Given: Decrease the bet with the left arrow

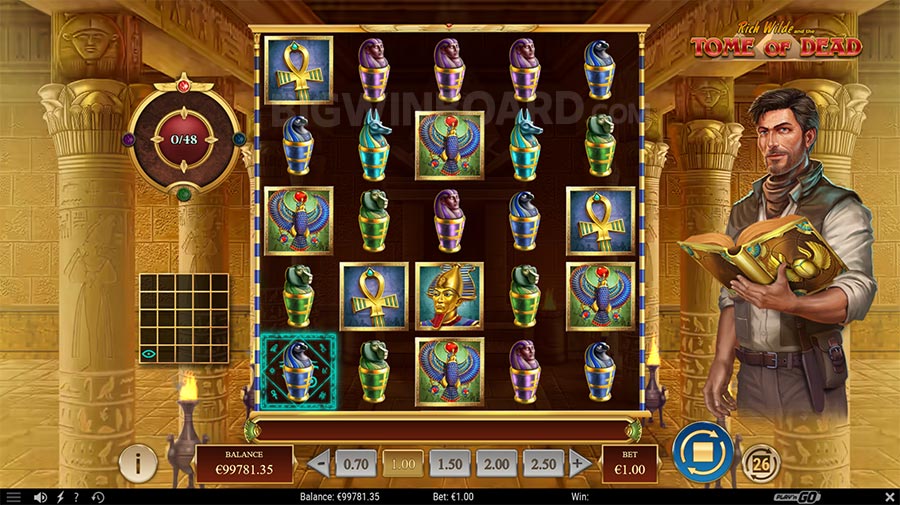Looking at the screenshot, I should [319, 463].
